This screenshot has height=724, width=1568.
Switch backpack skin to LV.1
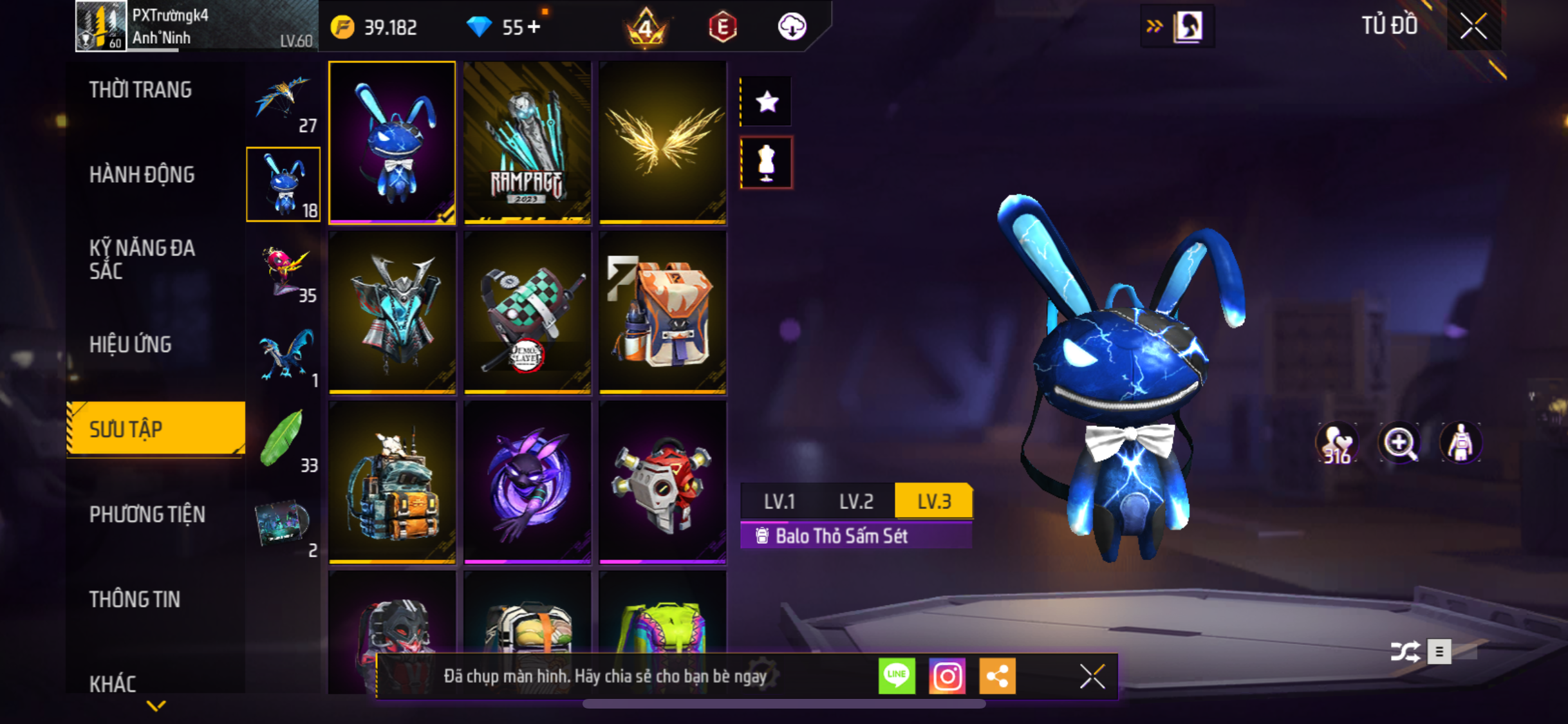click(x=779, y=501)
